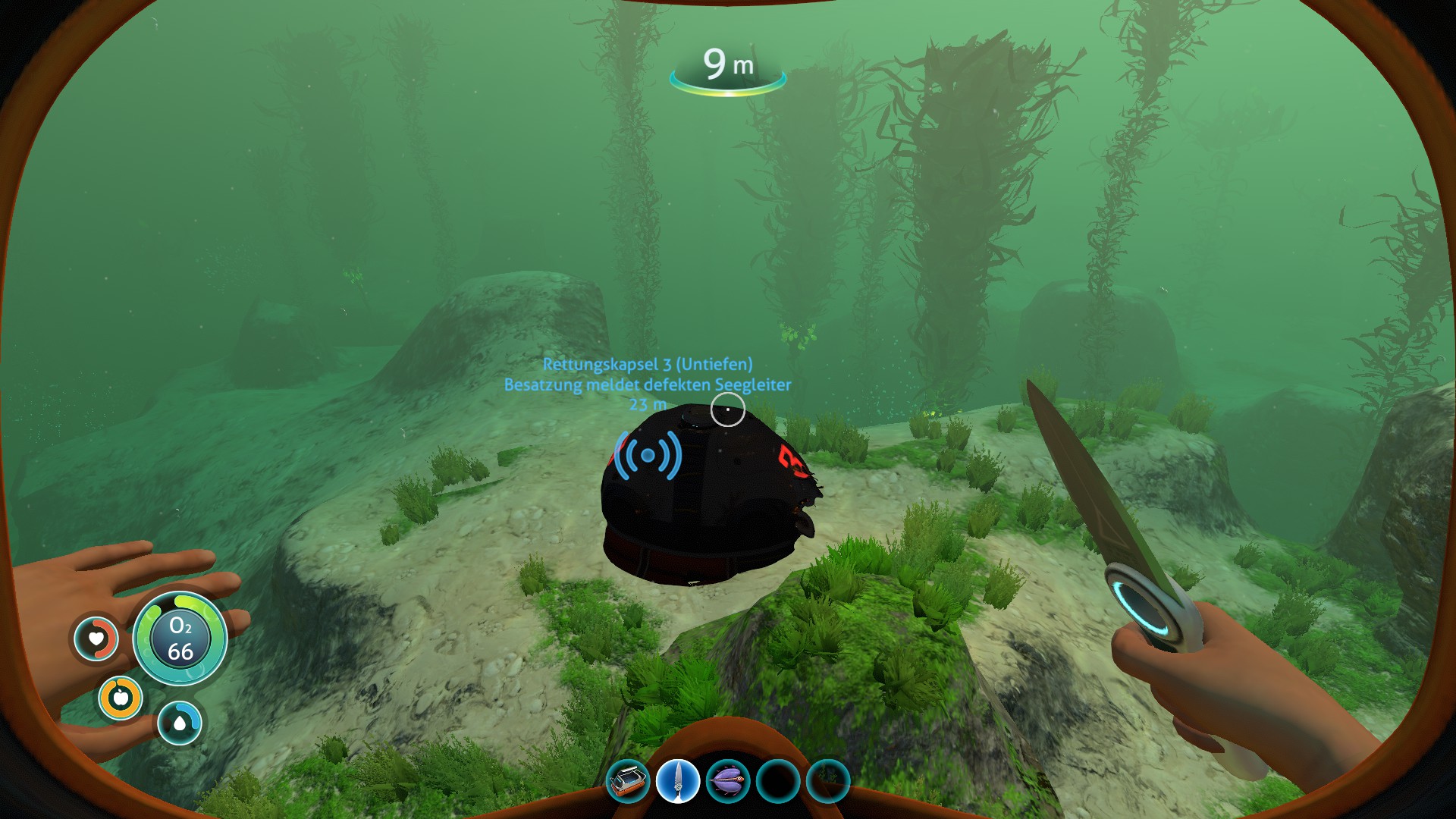Select the scanner hotbar slot
1456x819 pixels.
(629, 781)
